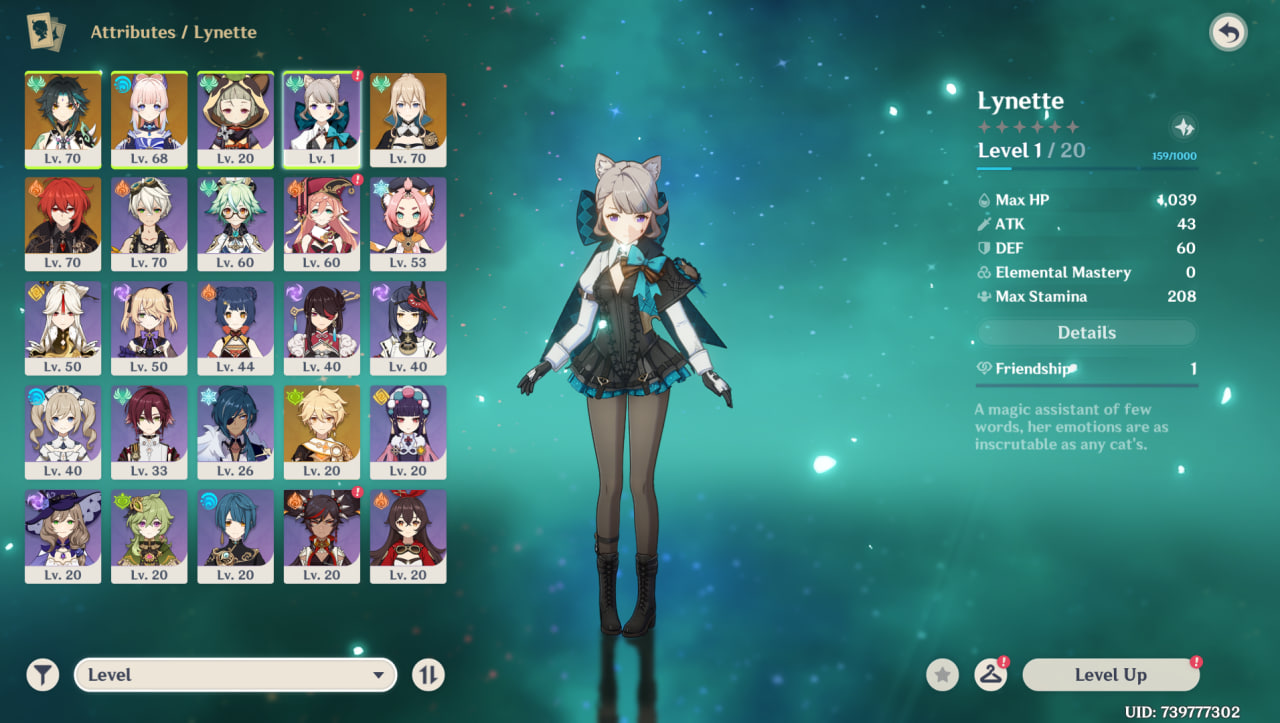Image resolution: width=1280 pixels, height=723 pixels.
Task: Open the character filter funnel
Action: coord(42,675)
